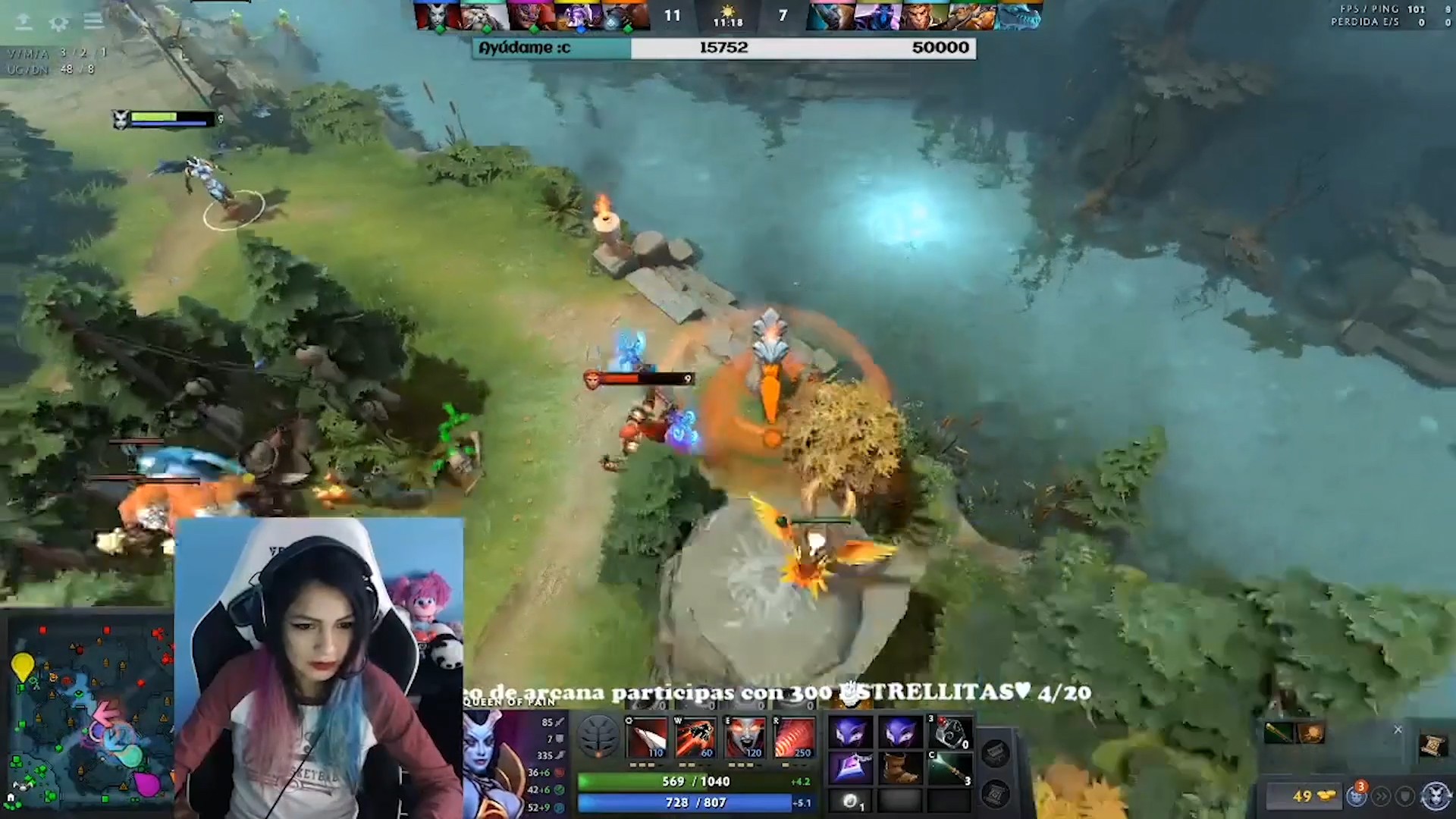
Task: Select the boots item slot
Action: [899, 769]
